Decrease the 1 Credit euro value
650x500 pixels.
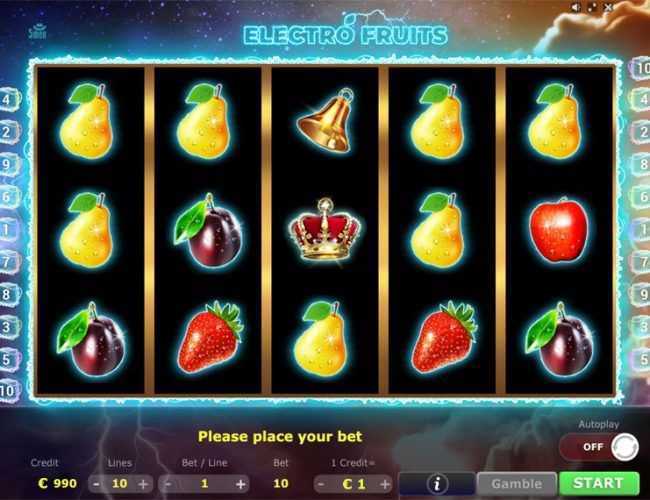pyautogui.click(x=320, y=484)
